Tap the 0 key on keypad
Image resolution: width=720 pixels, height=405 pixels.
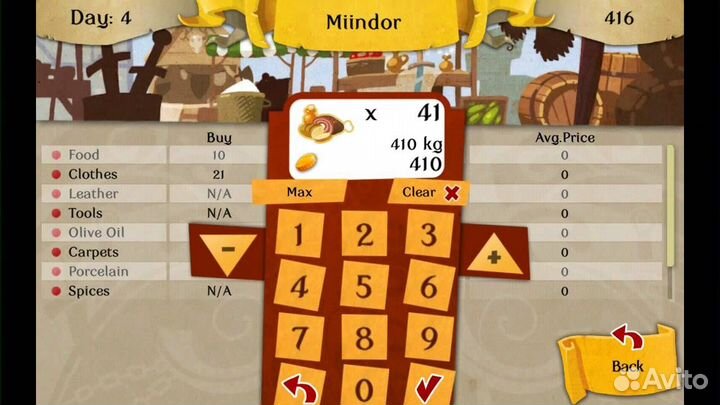point(365,388)
